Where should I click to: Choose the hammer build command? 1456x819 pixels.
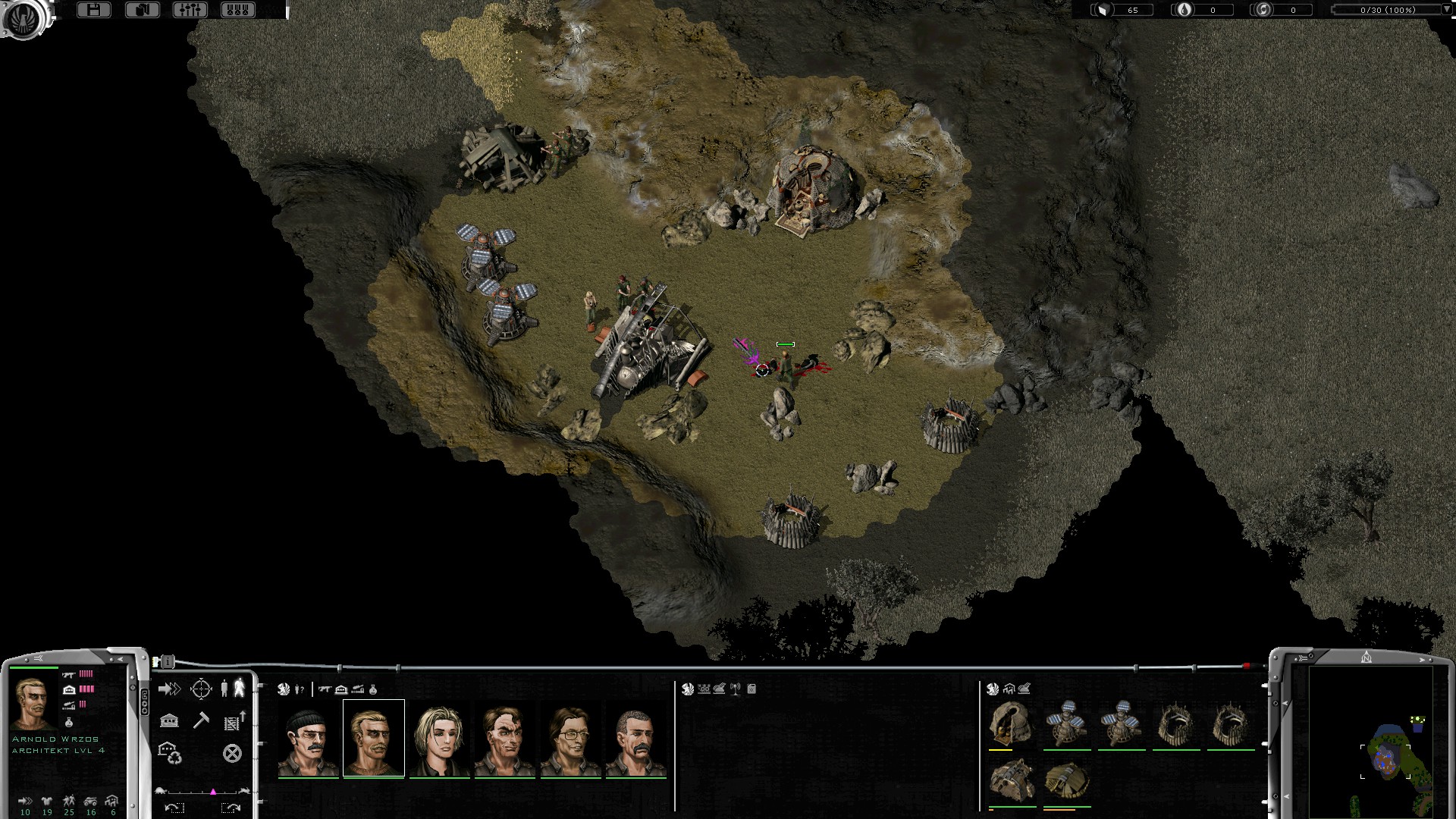tap(201, 720)
